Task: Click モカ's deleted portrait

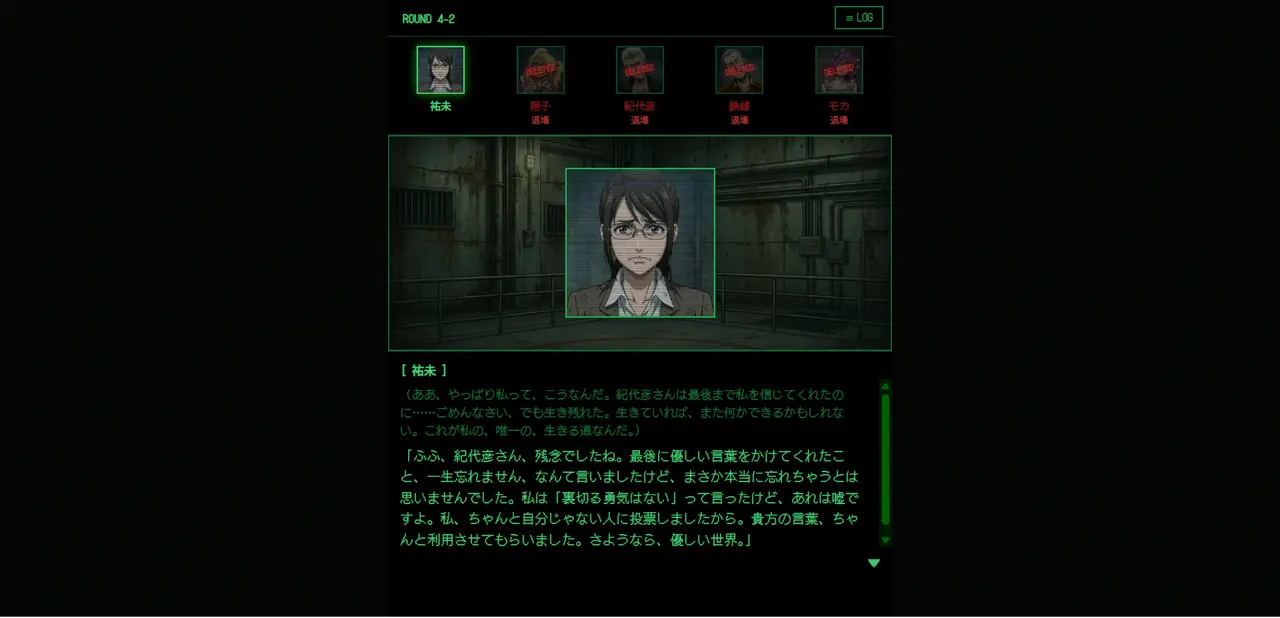Action: (x=838, y=70)
